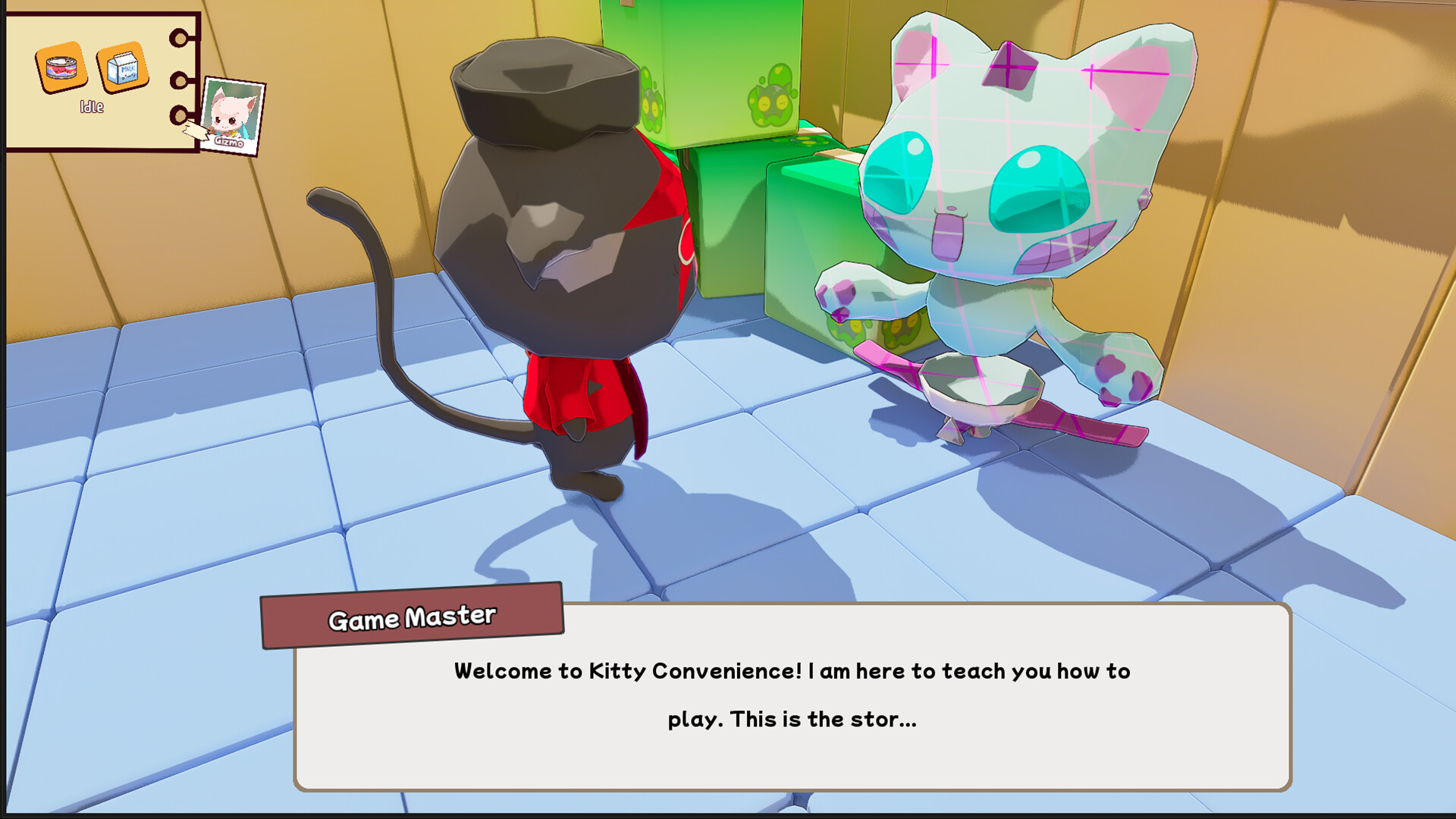Click the Idle label heading
This screenshot has height=819, width=1456.
tap(92, 106)
